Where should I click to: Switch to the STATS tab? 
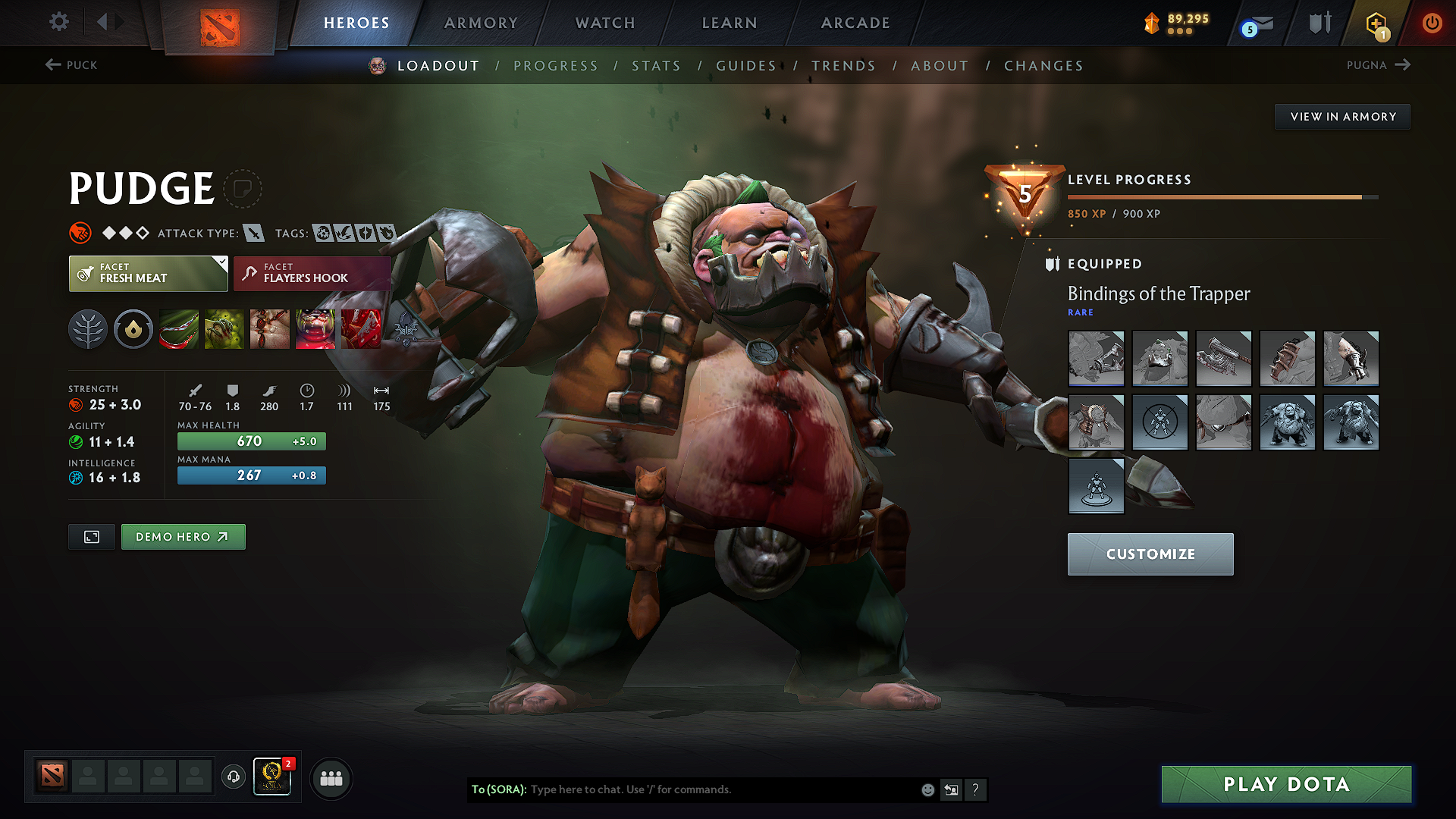point(657,66)
